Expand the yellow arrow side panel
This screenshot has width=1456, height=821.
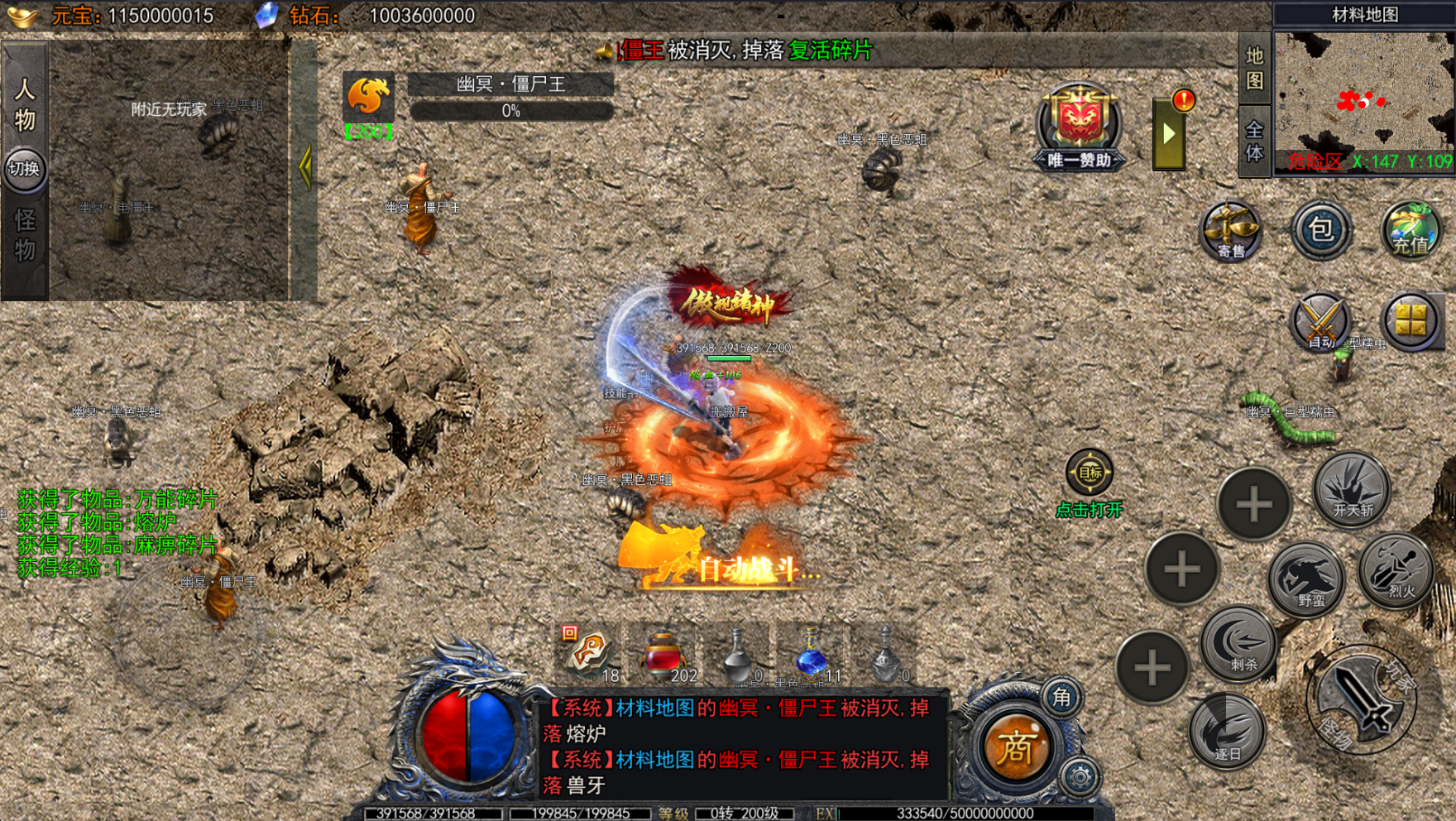tap(1168, 135)
